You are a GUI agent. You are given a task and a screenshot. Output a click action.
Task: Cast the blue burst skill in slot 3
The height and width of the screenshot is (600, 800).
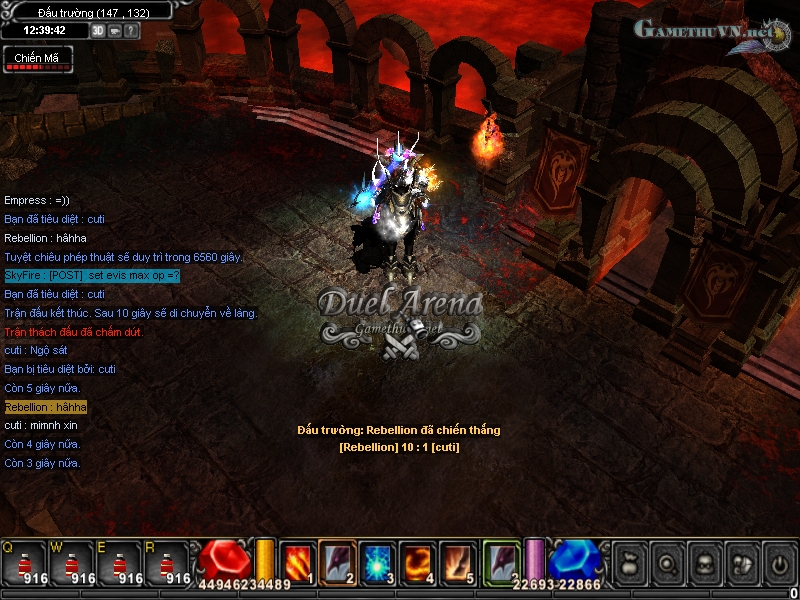point(378,561)
